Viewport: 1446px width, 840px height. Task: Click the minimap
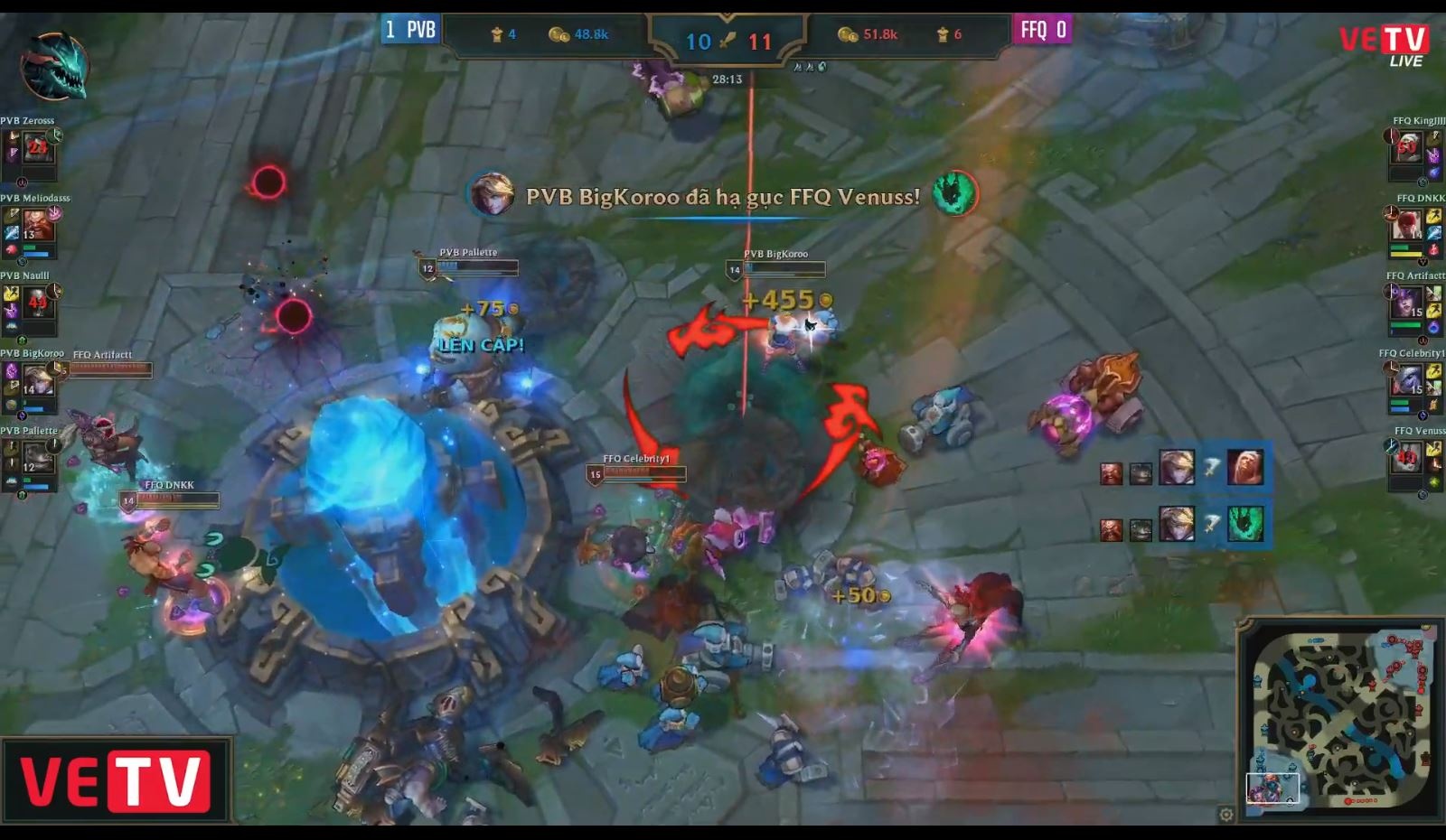pos(1338,717)
